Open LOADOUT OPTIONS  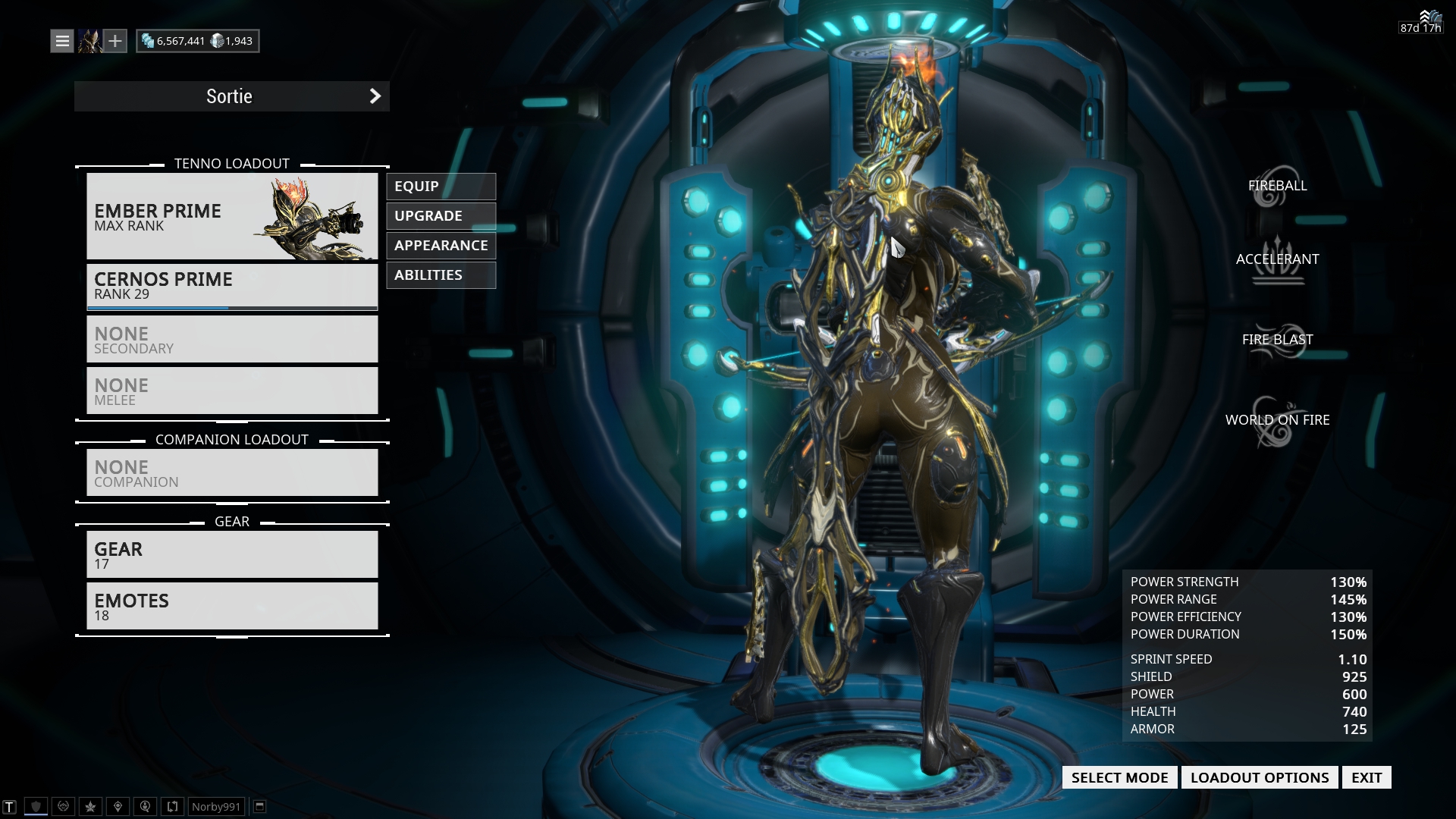coord(1260,777)
